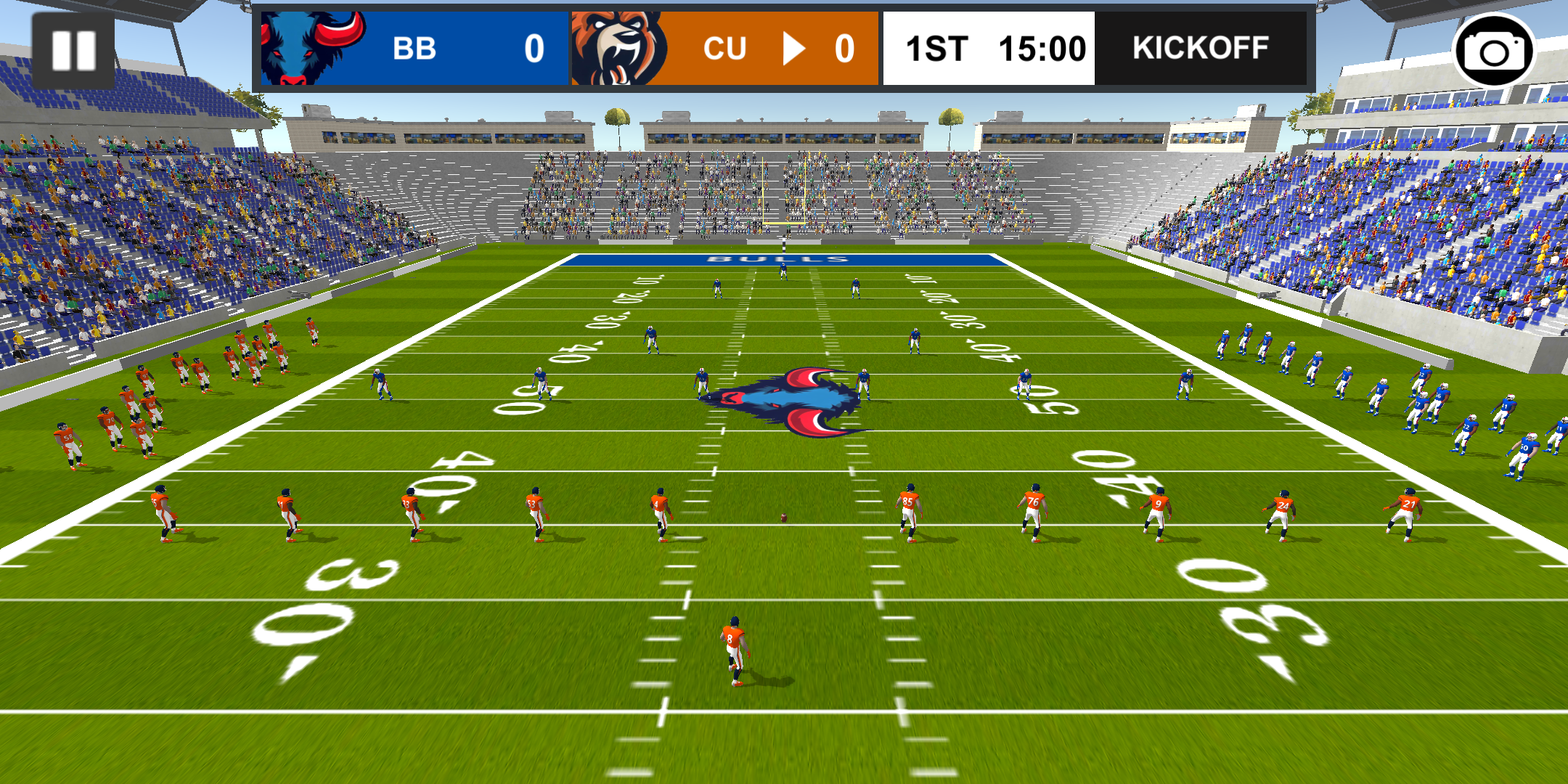
Task: Click the BB team name label
Action: 412,49
